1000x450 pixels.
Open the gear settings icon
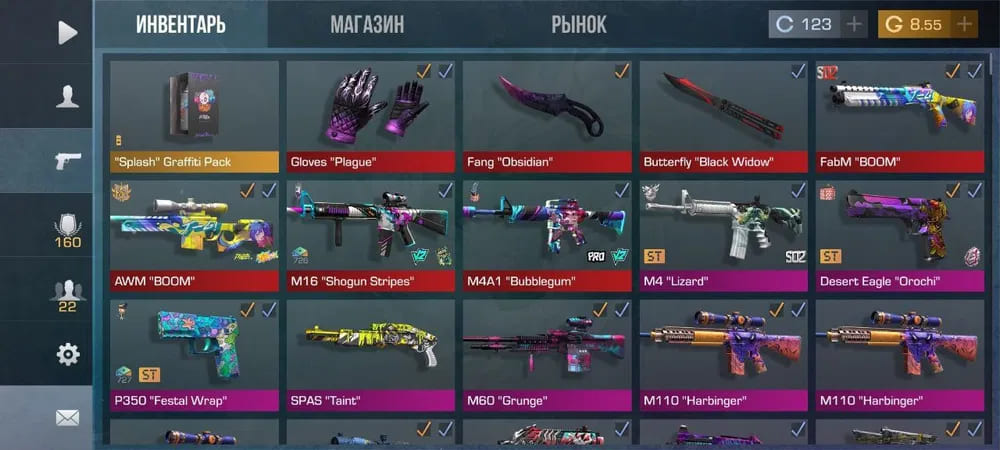pyautogui.click(x=67, y=354)
